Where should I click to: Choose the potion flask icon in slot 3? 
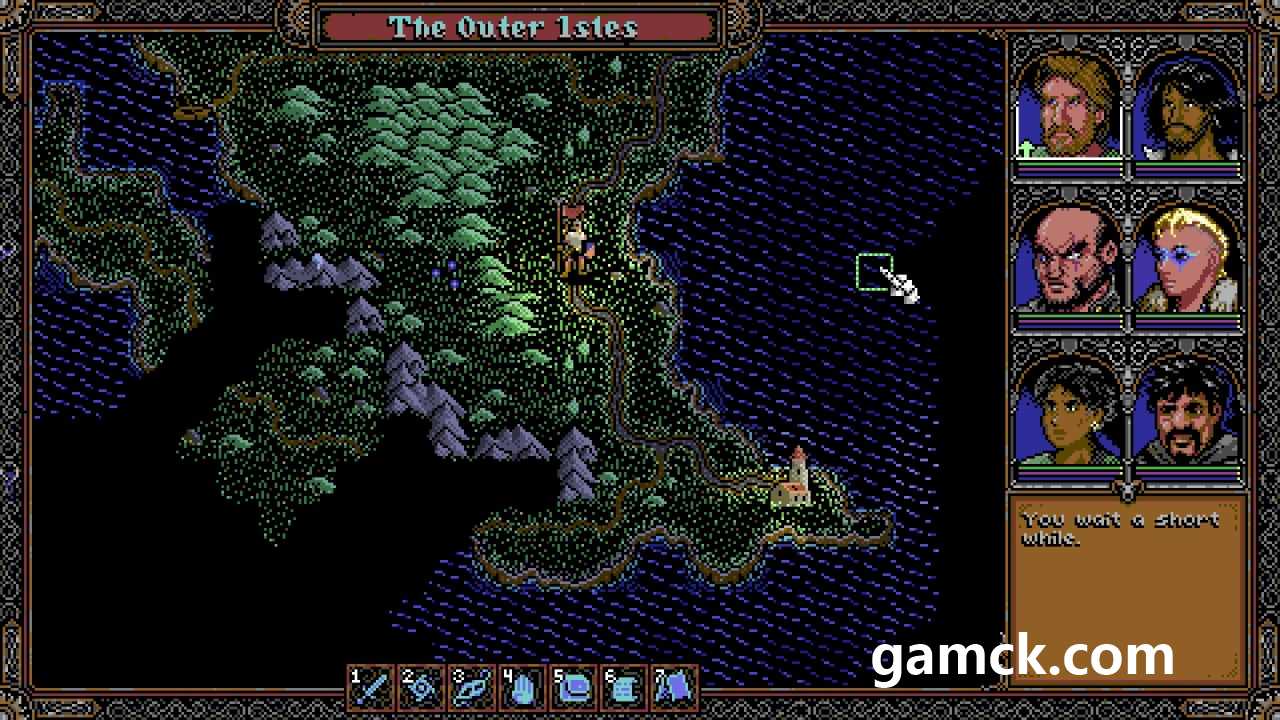pyautogui.click(x=474, y=688)
